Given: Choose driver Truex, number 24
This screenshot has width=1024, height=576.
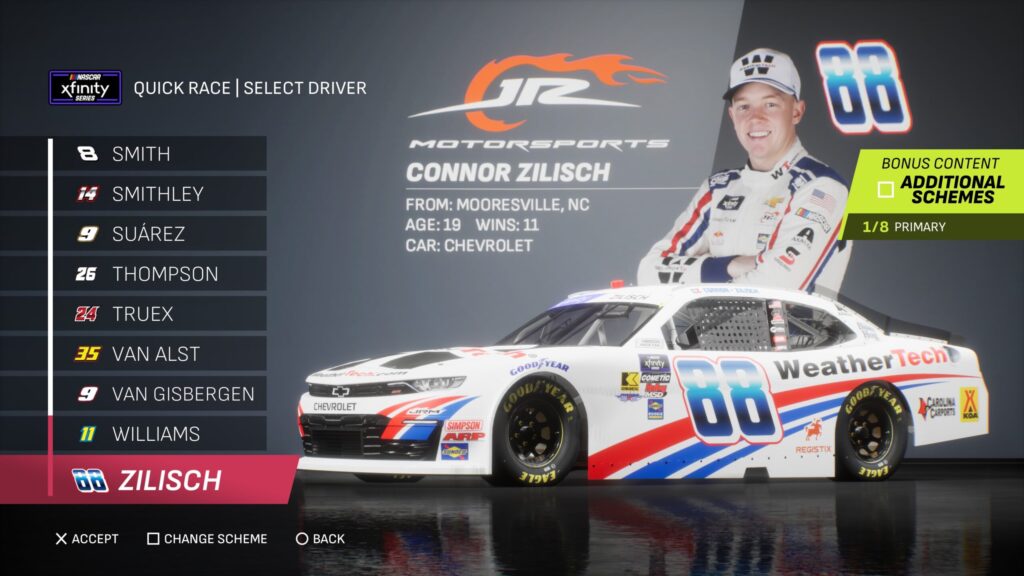Looking at the screenshot, I should (158, 314).
